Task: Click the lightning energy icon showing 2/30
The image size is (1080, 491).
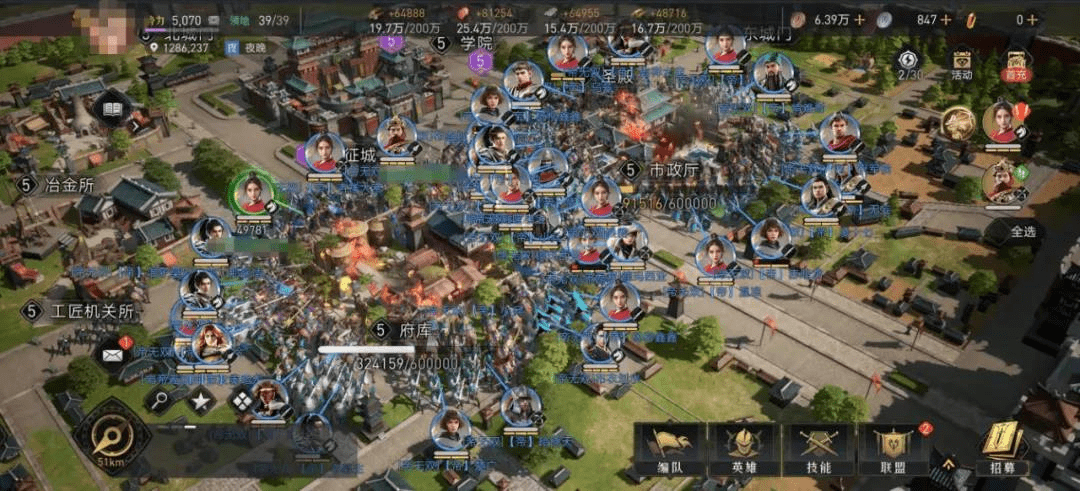Action: click(909, 63)
